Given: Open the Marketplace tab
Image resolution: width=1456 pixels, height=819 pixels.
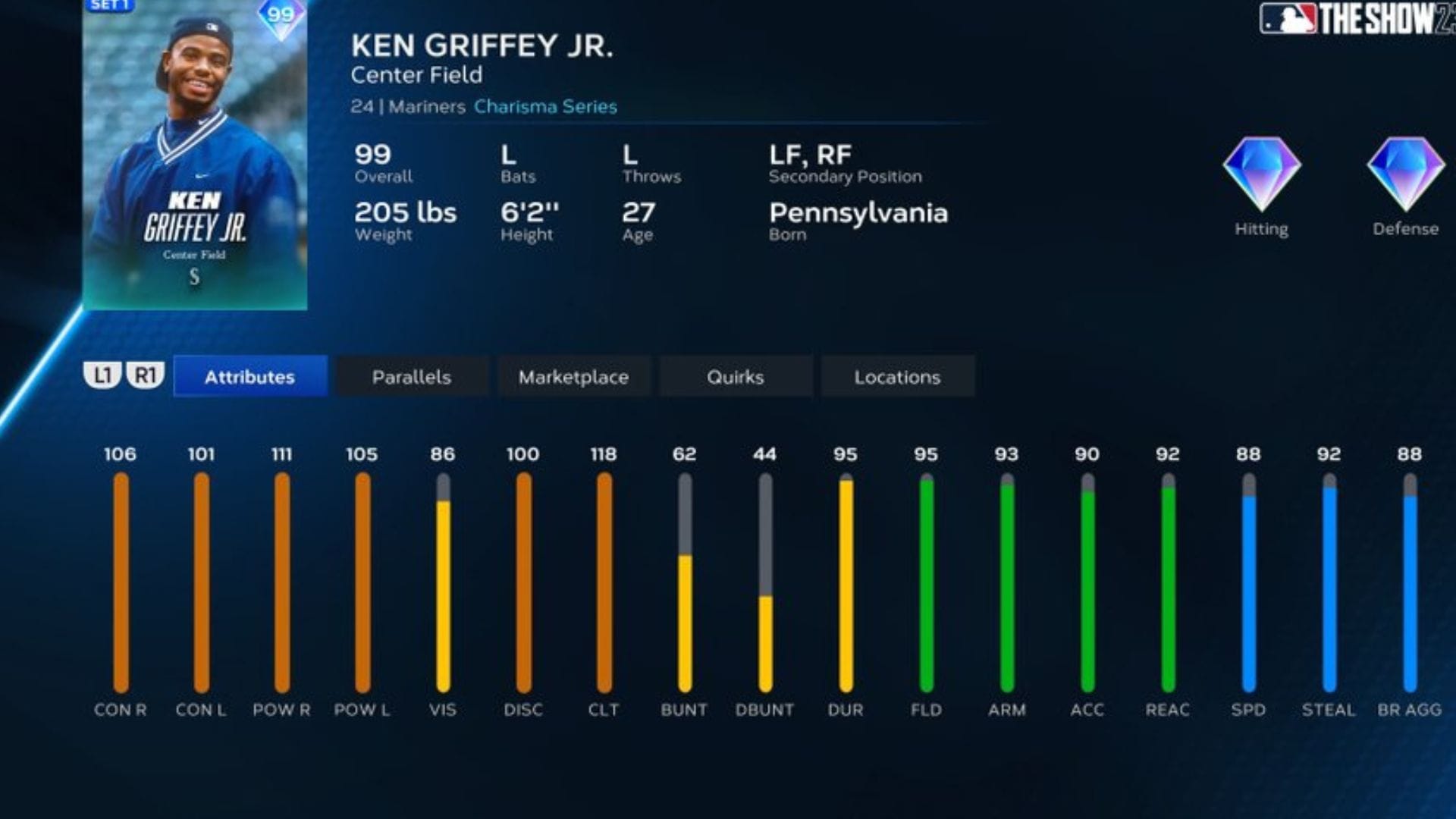Looking at the screenshot, I should click(x=573, y=376).
